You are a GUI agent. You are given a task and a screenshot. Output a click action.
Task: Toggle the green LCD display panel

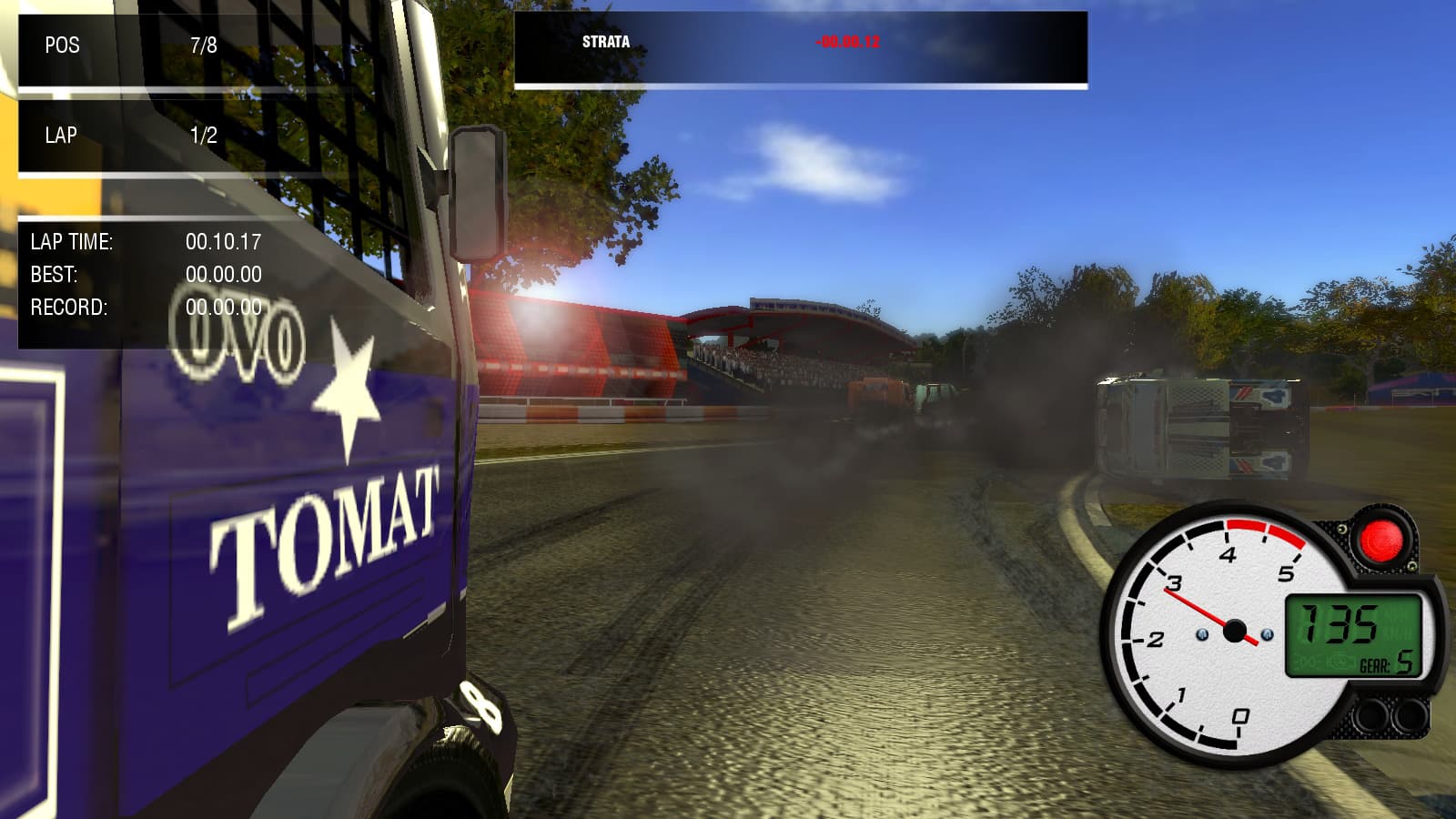tap(1356, 637)
